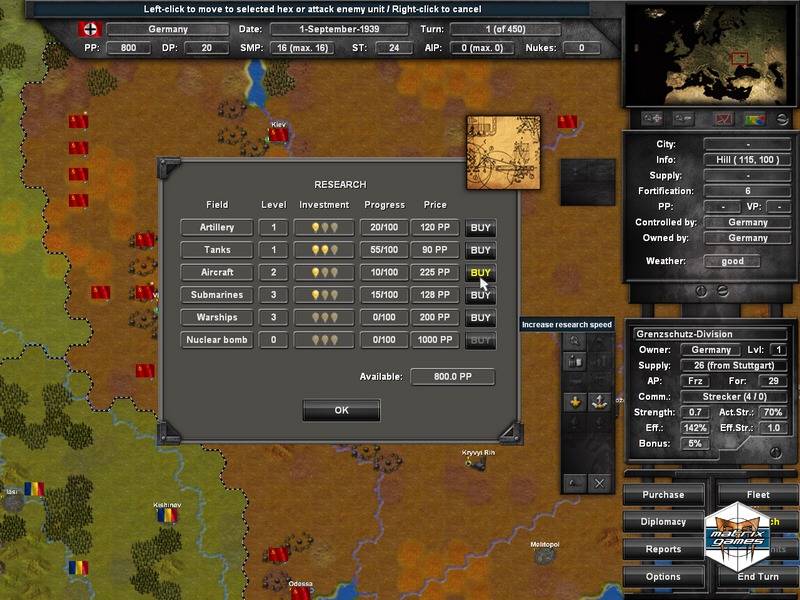Toggle the colored political map mode
This screenshot has width=800, height=600.
point(754,119)
